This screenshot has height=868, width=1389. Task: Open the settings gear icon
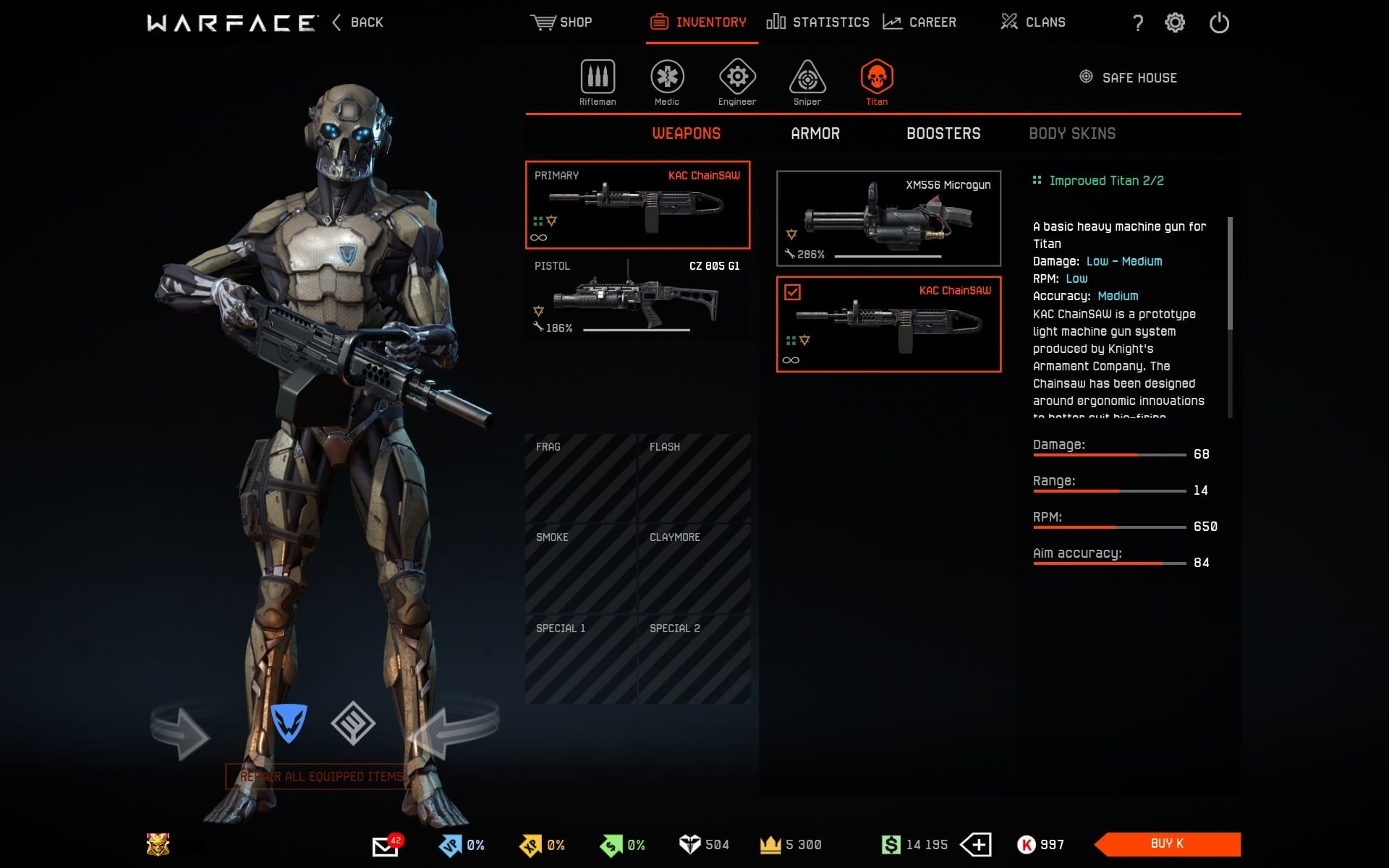pyautogui.click(x=1176, y=22)
